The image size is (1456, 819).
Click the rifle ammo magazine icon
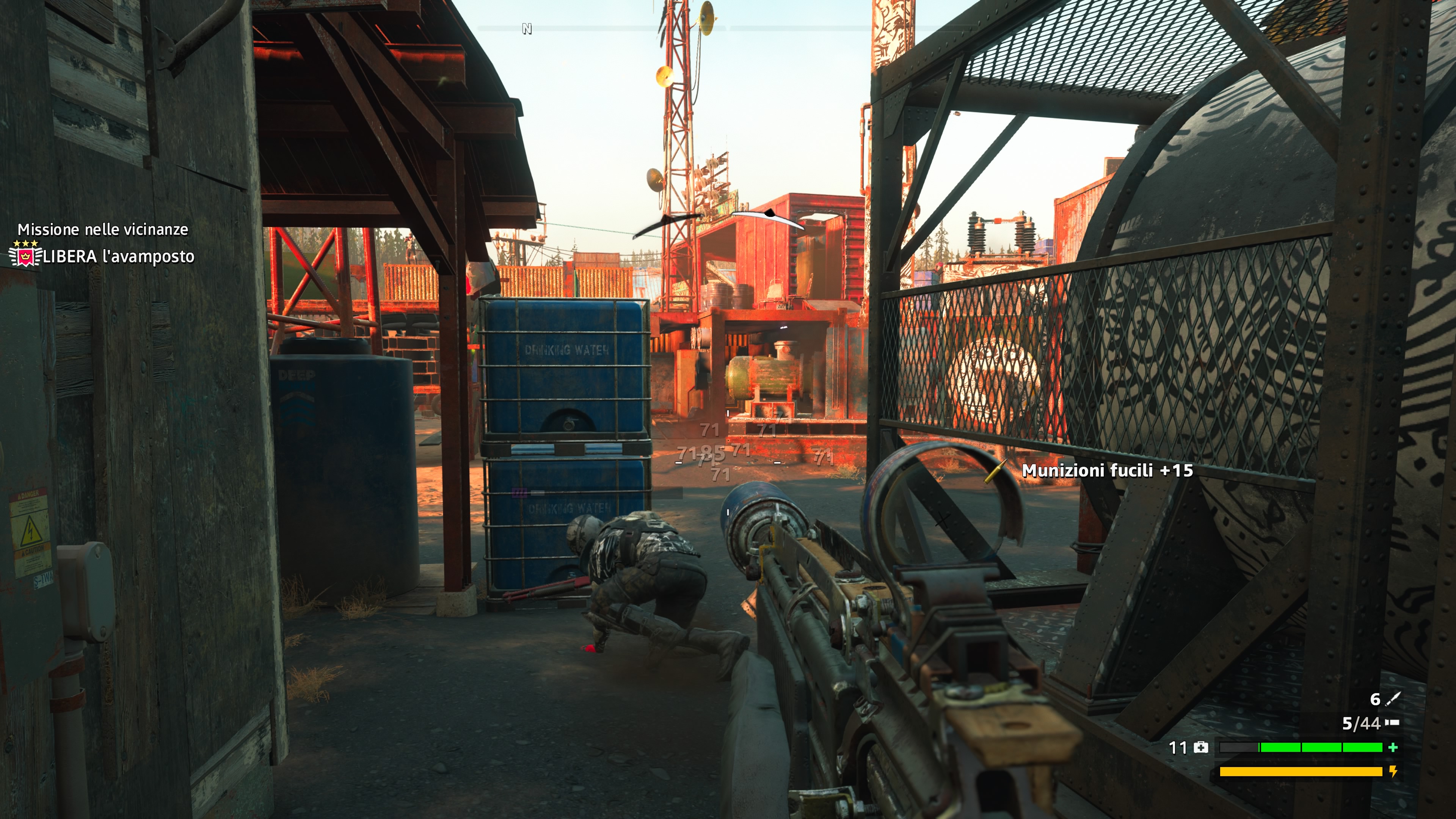1392,722
